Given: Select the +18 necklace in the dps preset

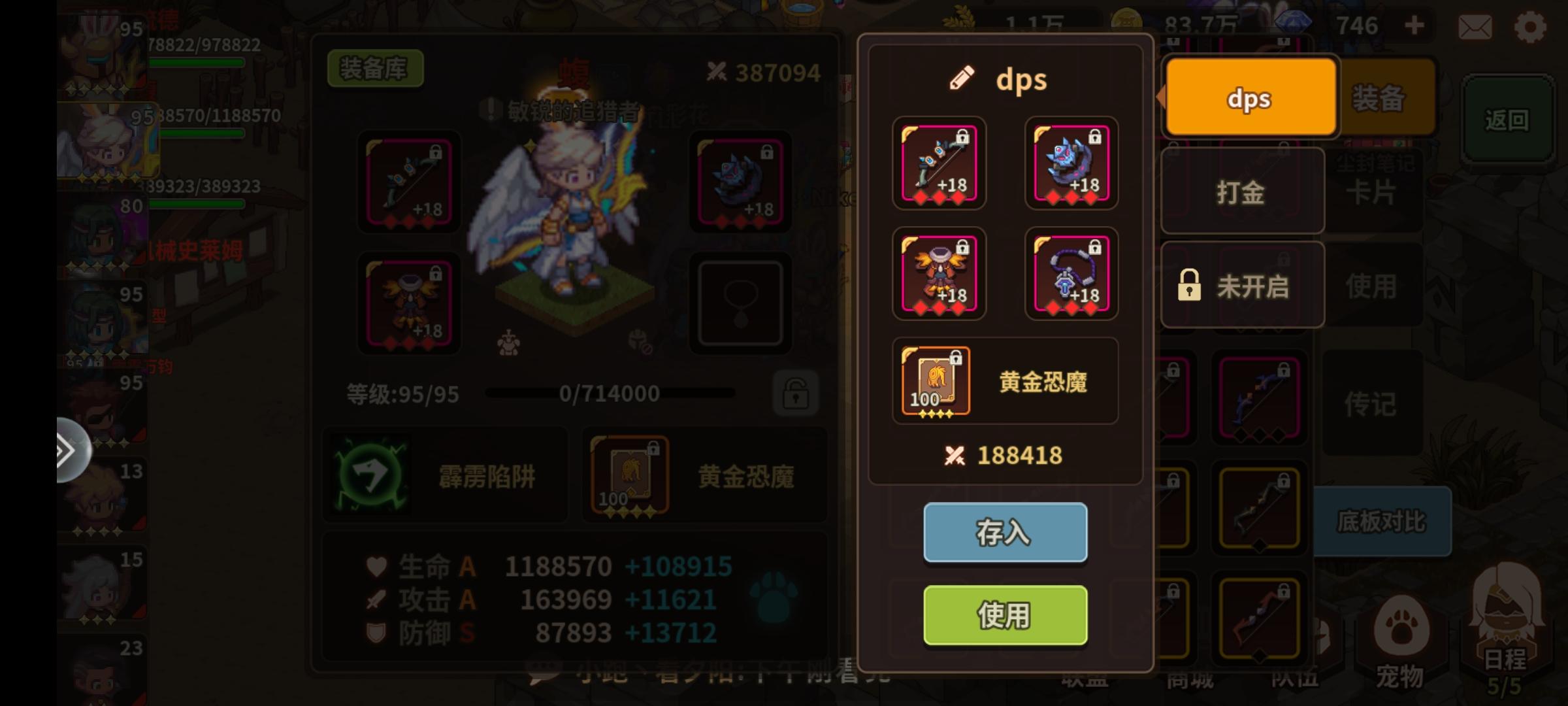Looking at the screenshot, I should tap(1071, 275).
